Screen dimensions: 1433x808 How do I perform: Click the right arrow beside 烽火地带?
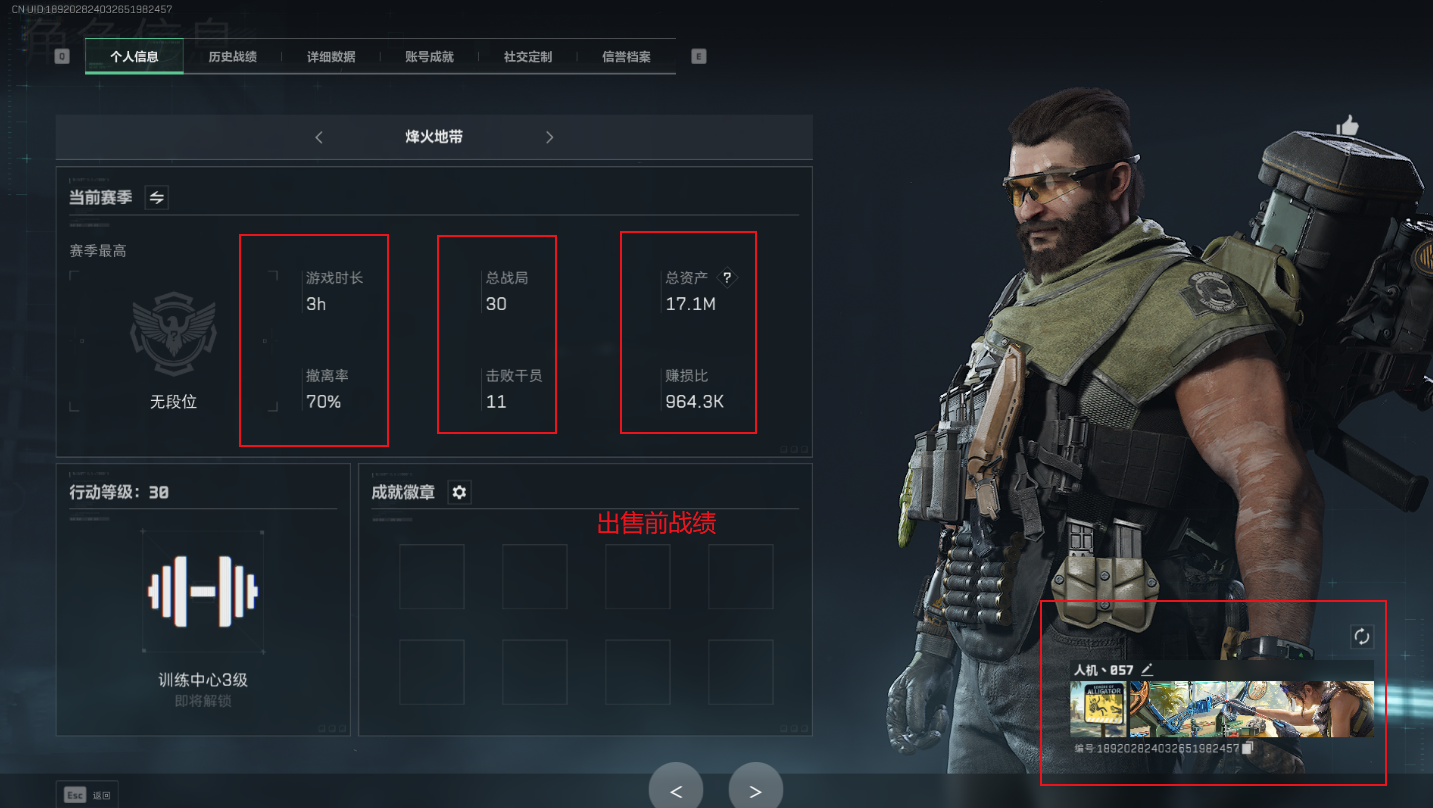coord(549,137)
